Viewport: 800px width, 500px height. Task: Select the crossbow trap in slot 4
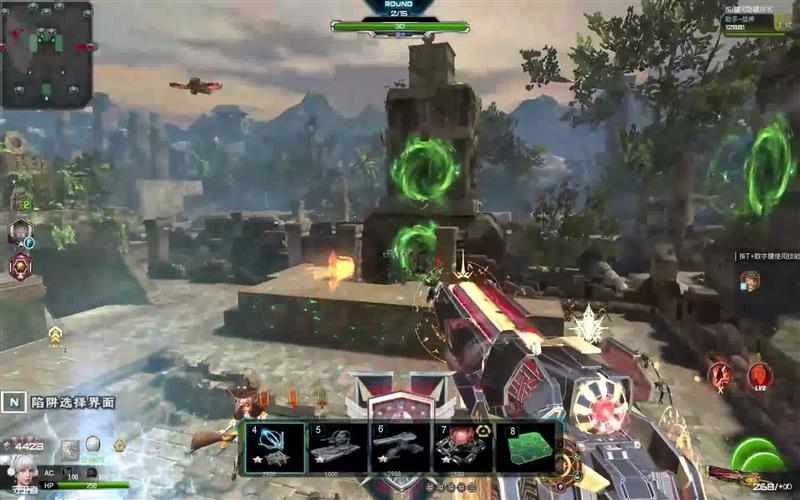click(x=274, y=447)
